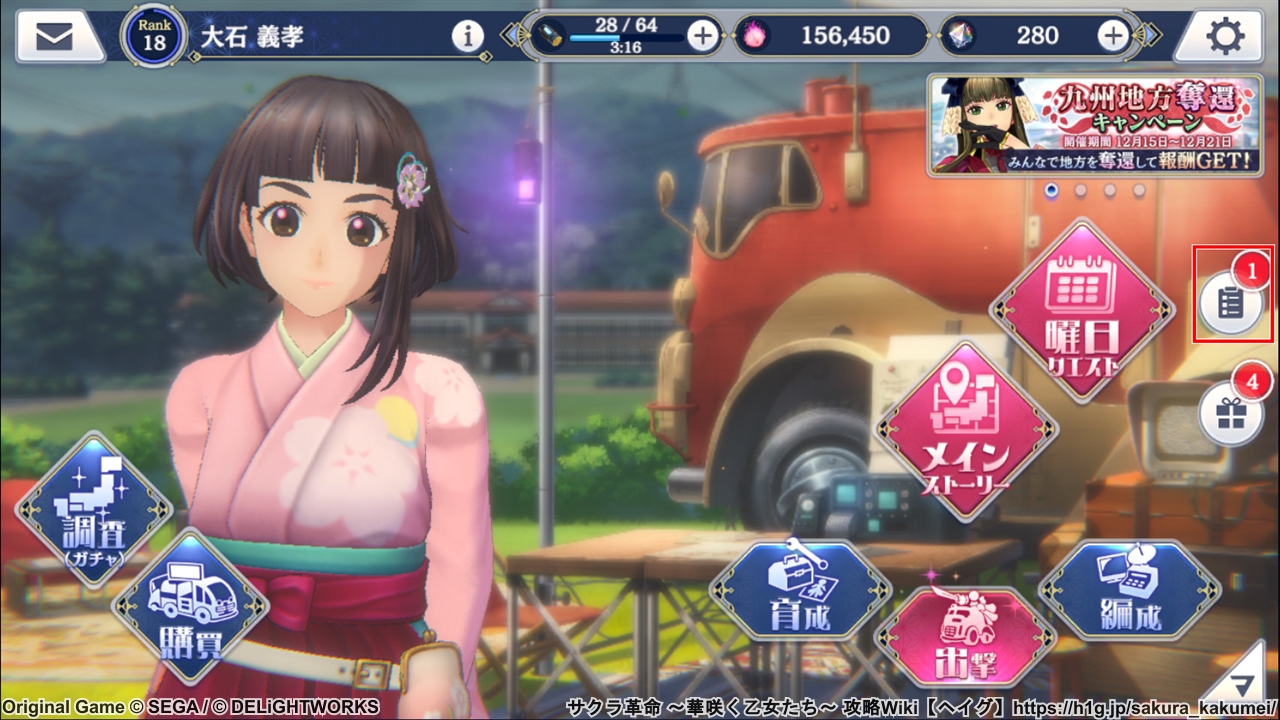Open the メインストーリー main story
This screenshot has width=1280, height=720.
[965, 430]
